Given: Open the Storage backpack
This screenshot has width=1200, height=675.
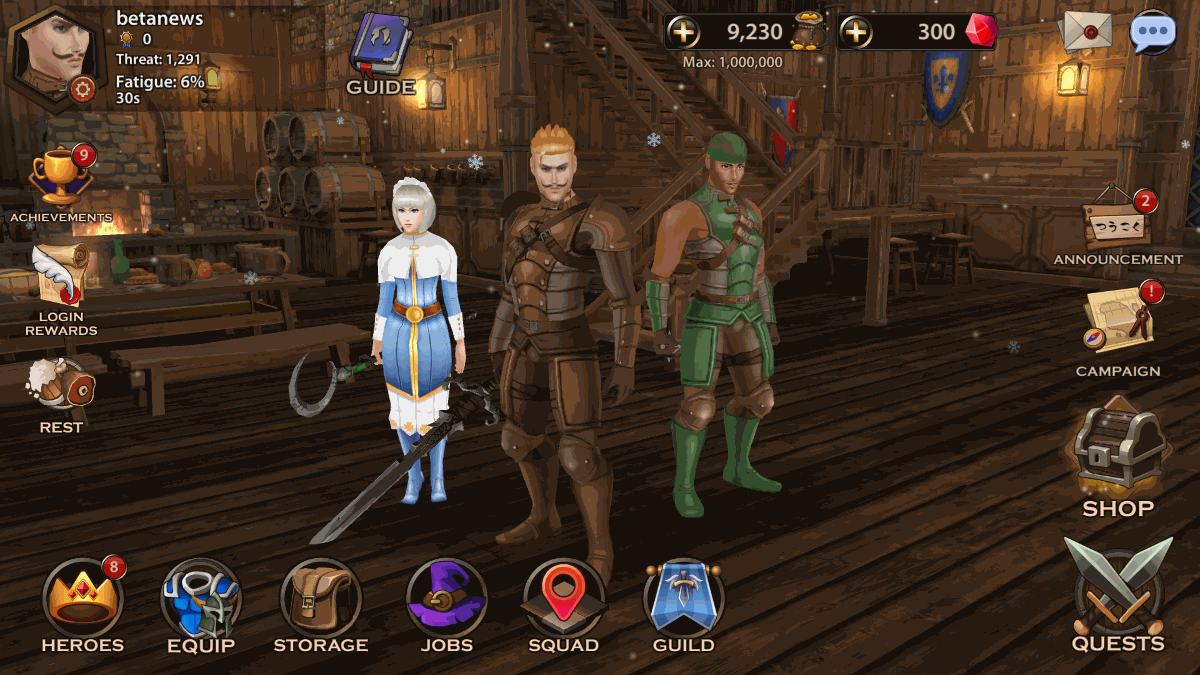Looking at the screenshot, I should (320, 598).
